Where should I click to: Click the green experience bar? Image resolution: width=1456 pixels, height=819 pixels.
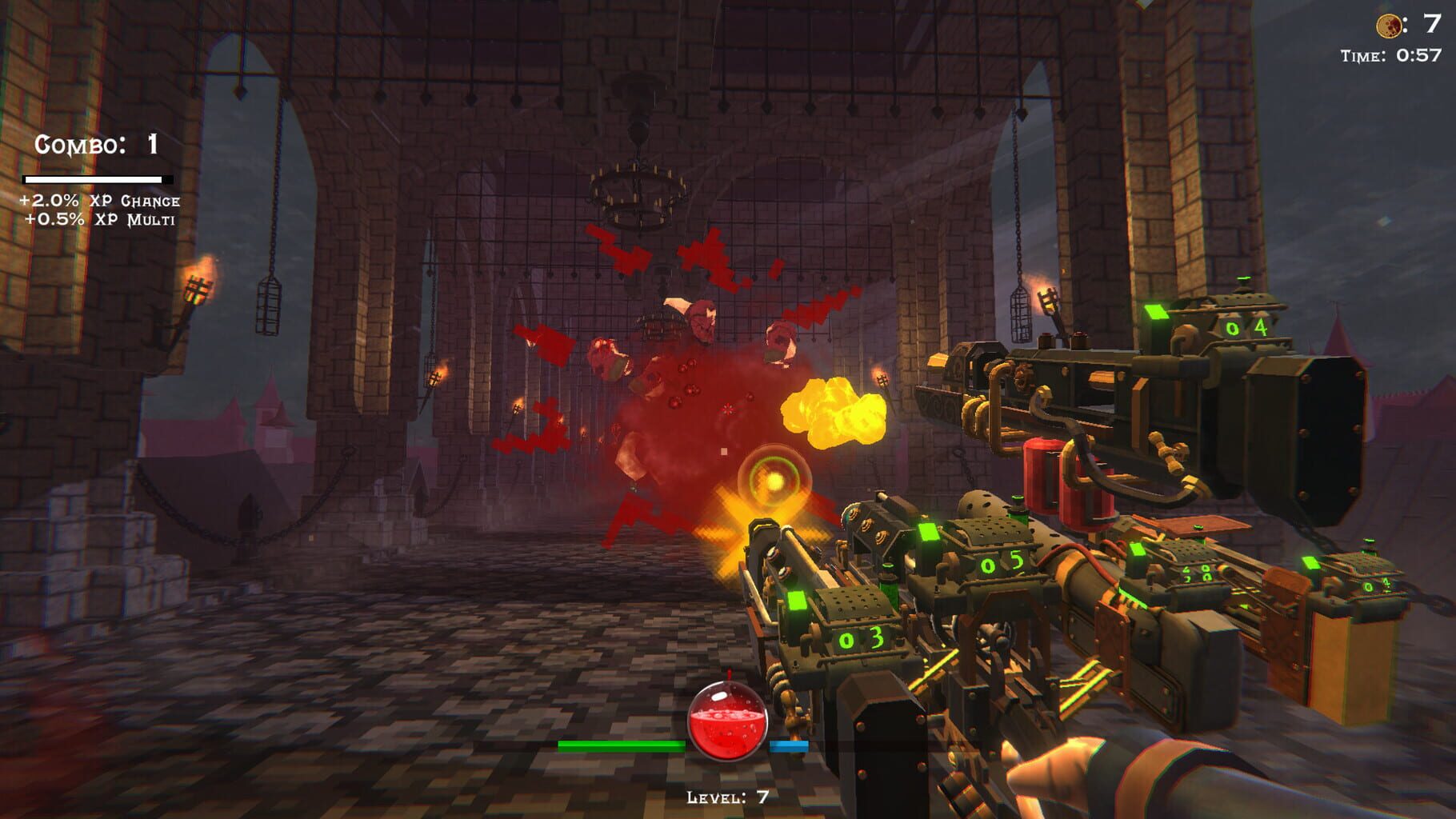pyautogui.click(x=622, y=745)
